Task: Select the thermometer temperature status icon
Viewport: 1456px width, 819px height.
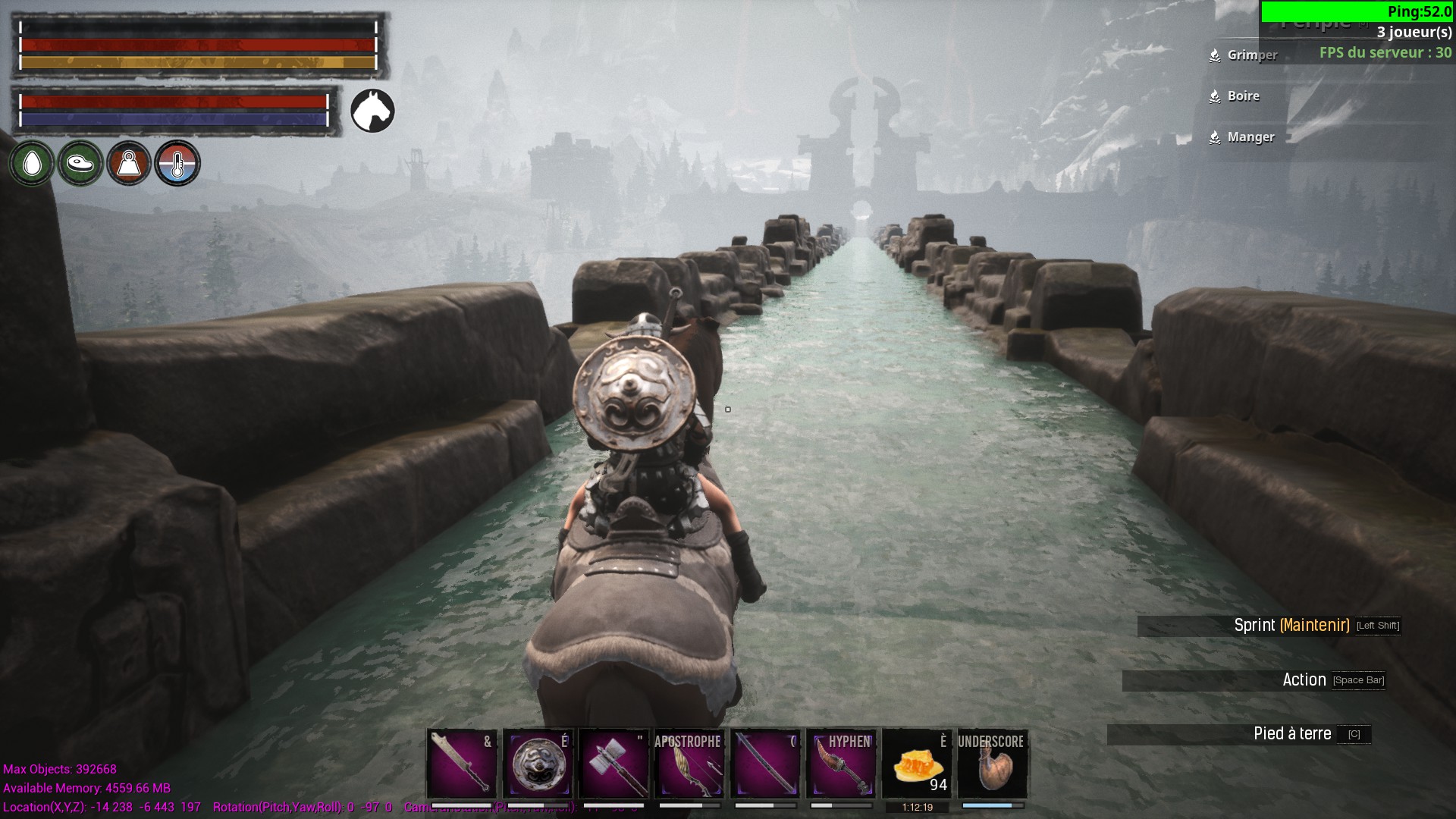Action: (177, 163)
